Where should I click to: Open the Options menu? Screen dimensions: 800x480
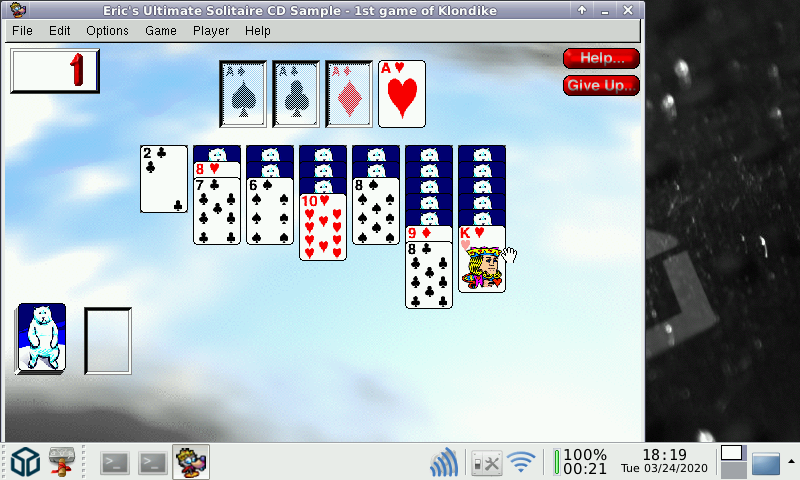point(107,30)
